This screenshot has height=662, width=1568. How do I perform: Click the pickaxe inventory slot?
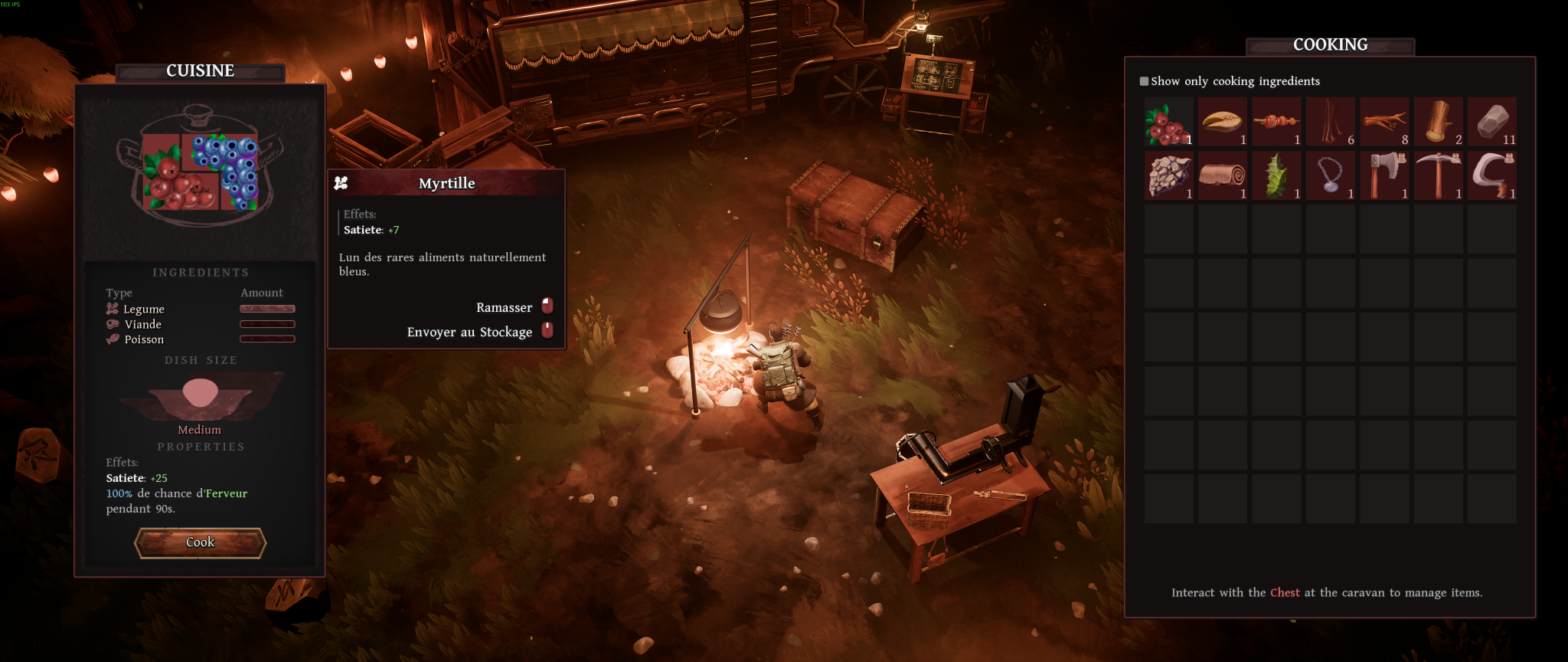(1439, 175)
